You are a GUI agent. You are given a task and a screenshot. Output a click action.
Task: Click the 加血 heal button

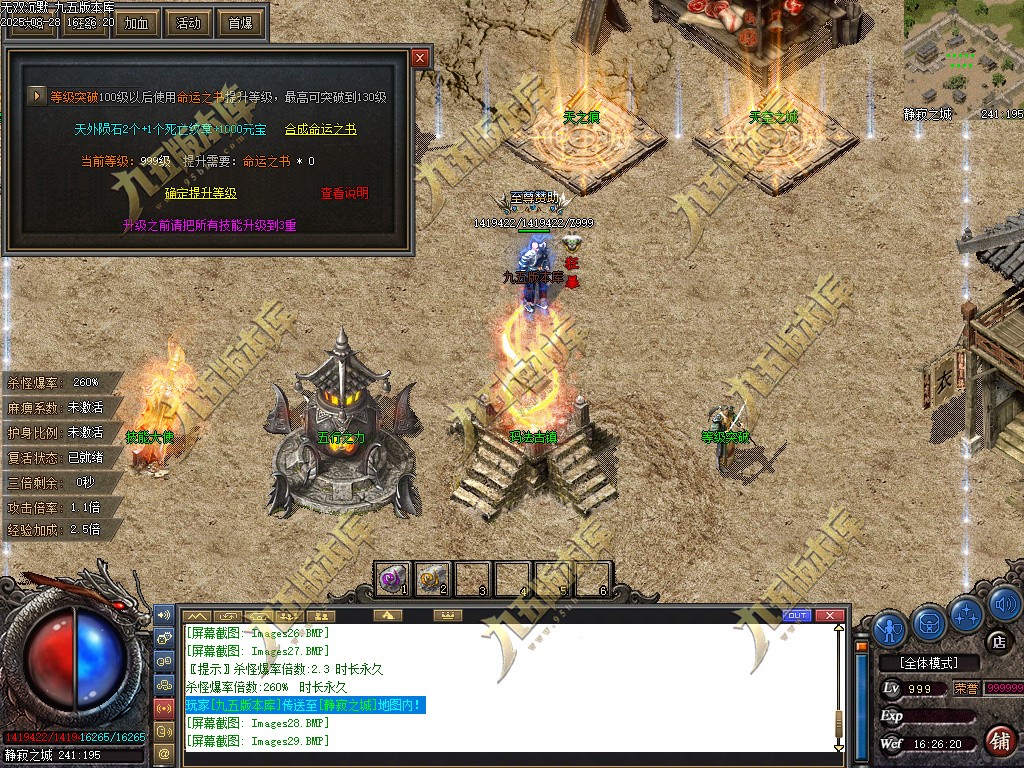137,23
